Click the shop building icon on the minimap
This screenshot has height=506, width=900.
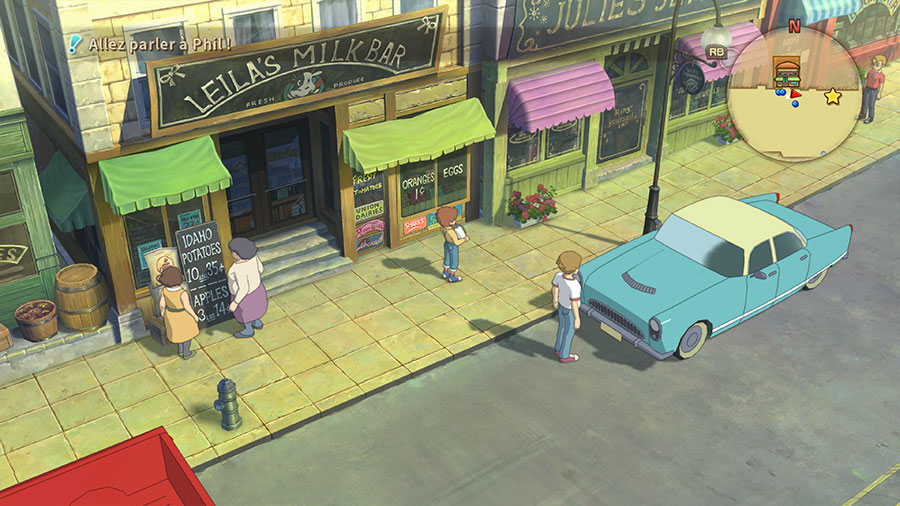click(x=788, y=71)
